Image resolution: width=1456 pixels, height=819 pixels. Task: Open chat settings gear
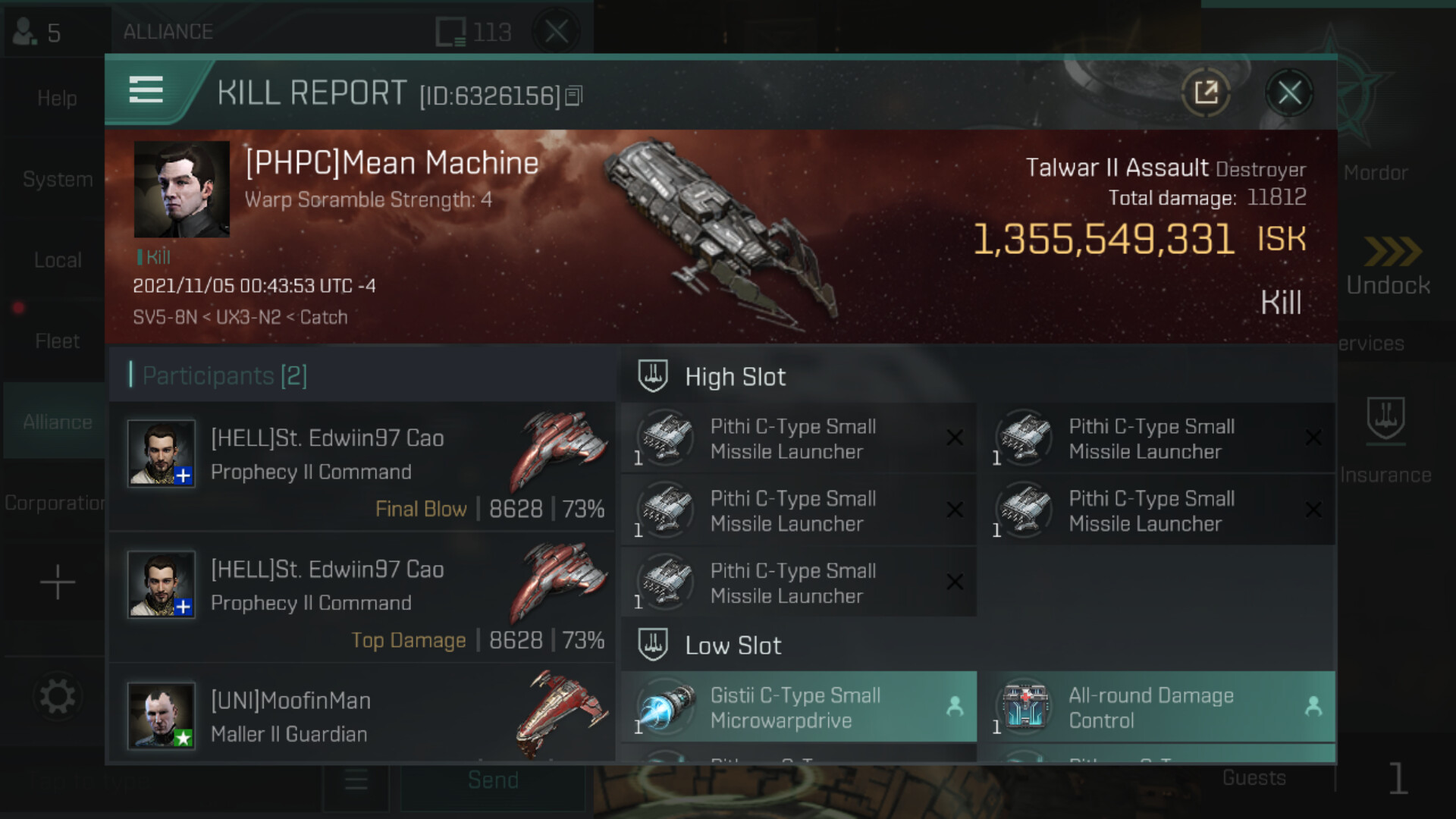[58, 696]
